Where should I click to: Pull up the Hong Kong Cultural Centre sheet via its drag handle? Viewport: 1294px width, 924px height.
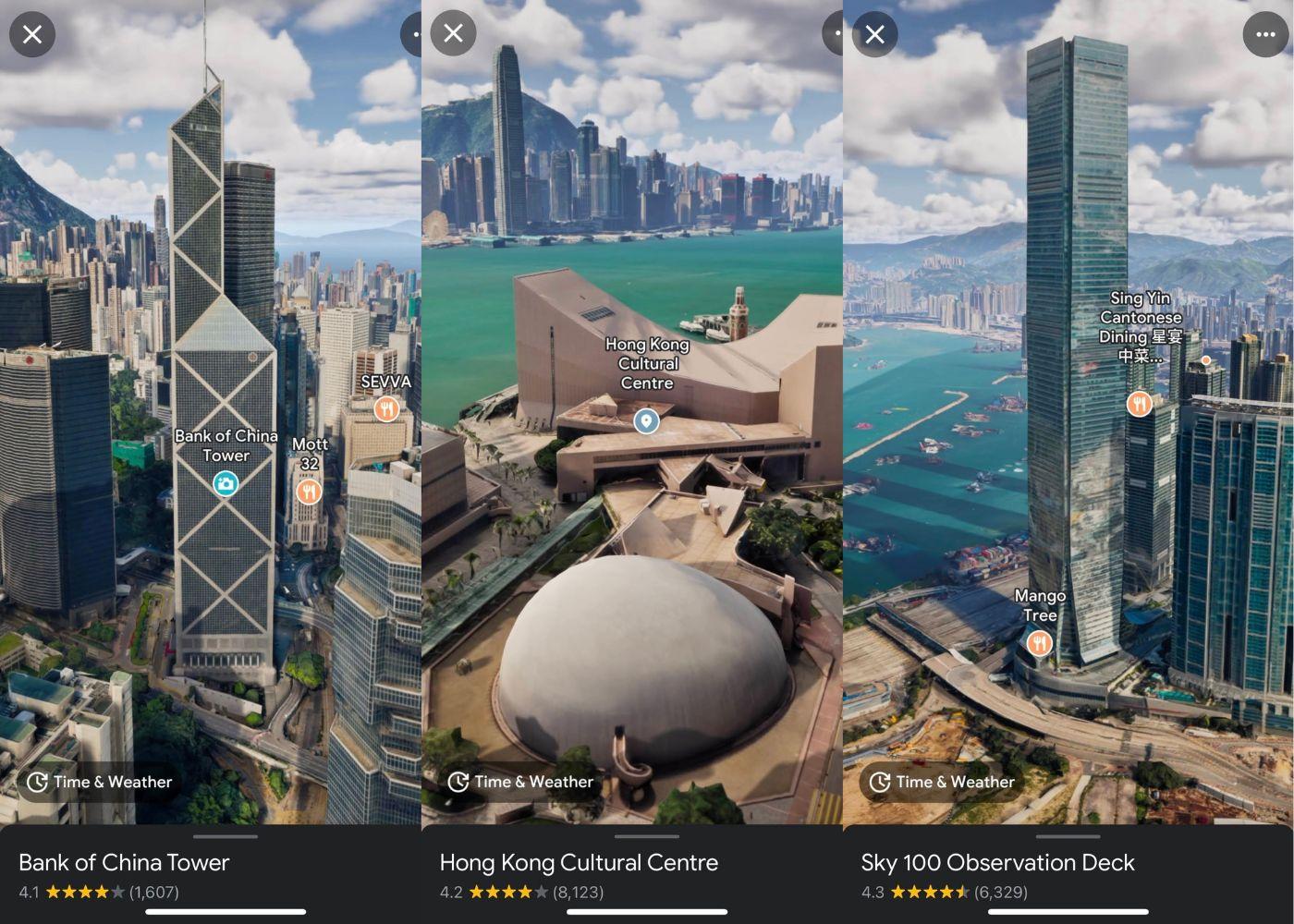point(647,837)
